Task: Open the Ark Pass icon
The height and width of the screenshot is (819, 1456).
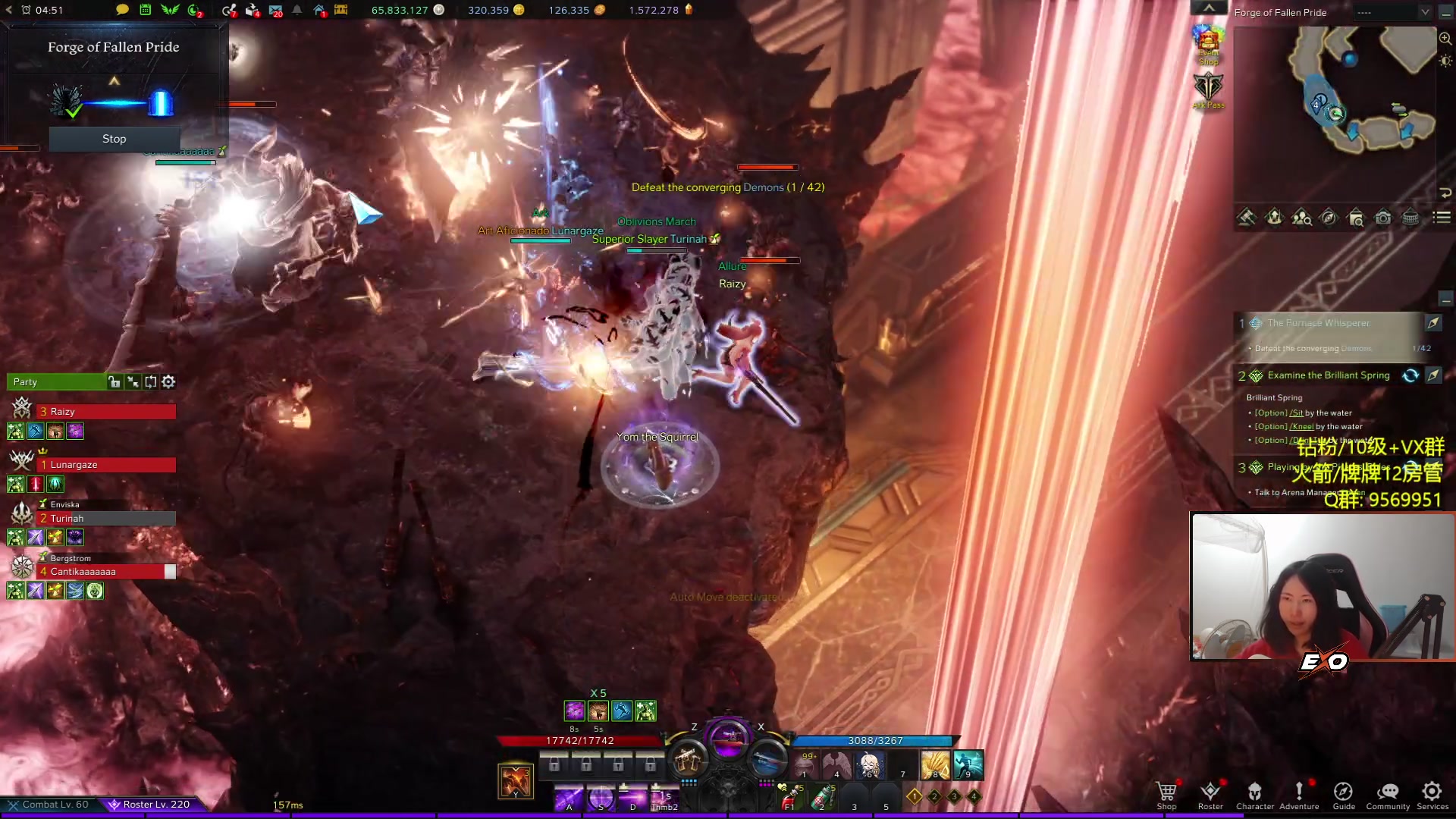Action: [x=1208, y=91]
